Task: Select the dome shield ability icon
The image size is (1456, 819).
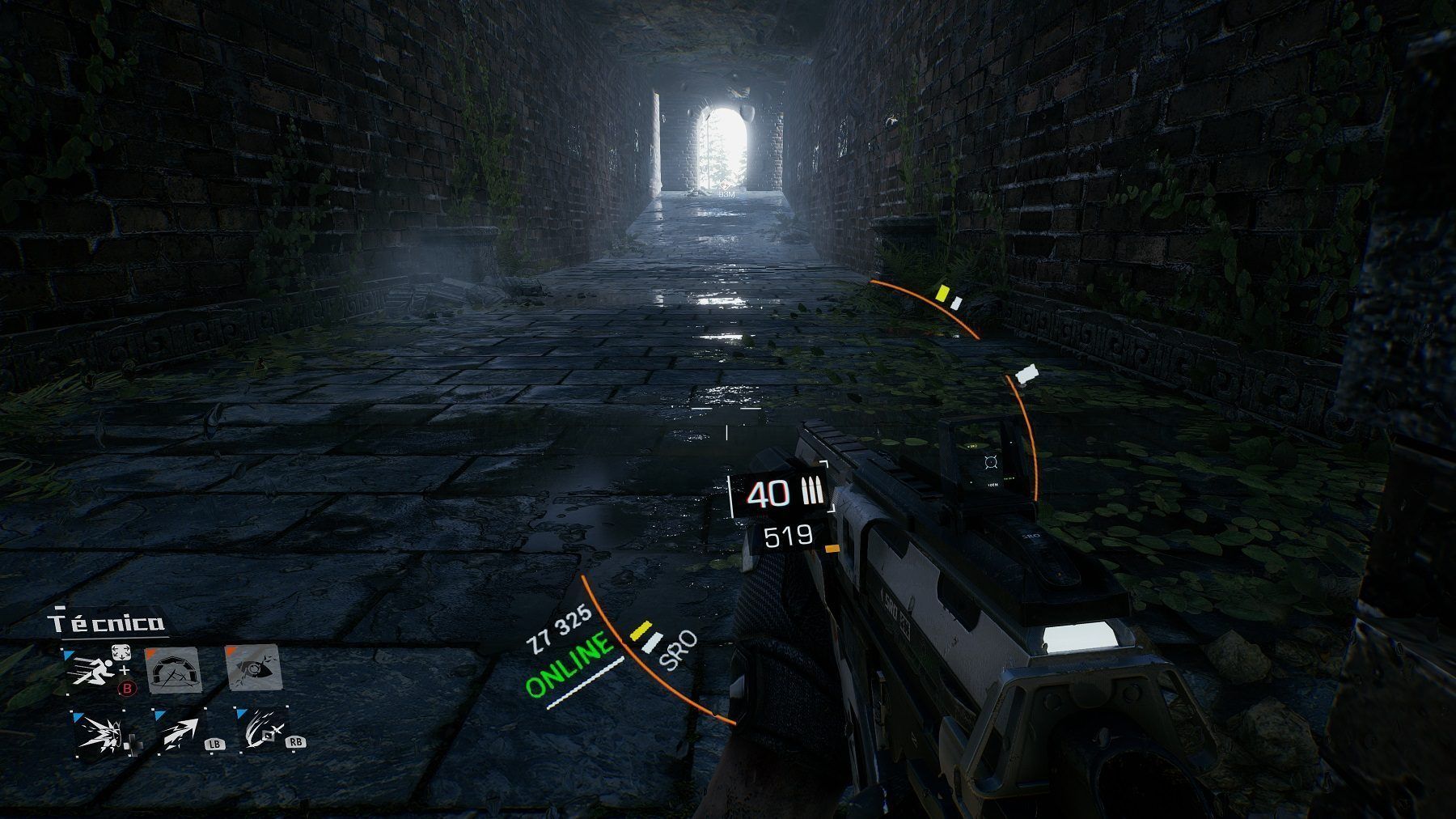Action: (x=172, y=669)
